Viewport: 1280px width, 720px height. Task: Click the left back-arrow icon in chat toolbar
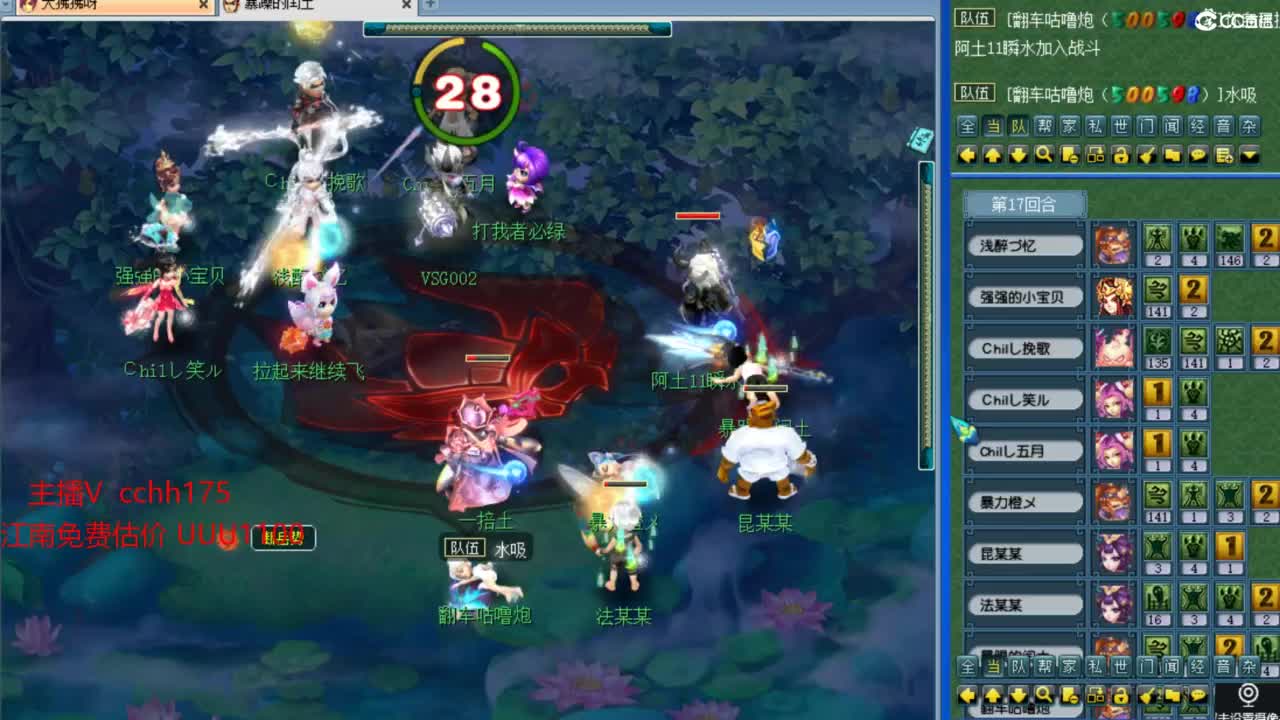[965, 155]
